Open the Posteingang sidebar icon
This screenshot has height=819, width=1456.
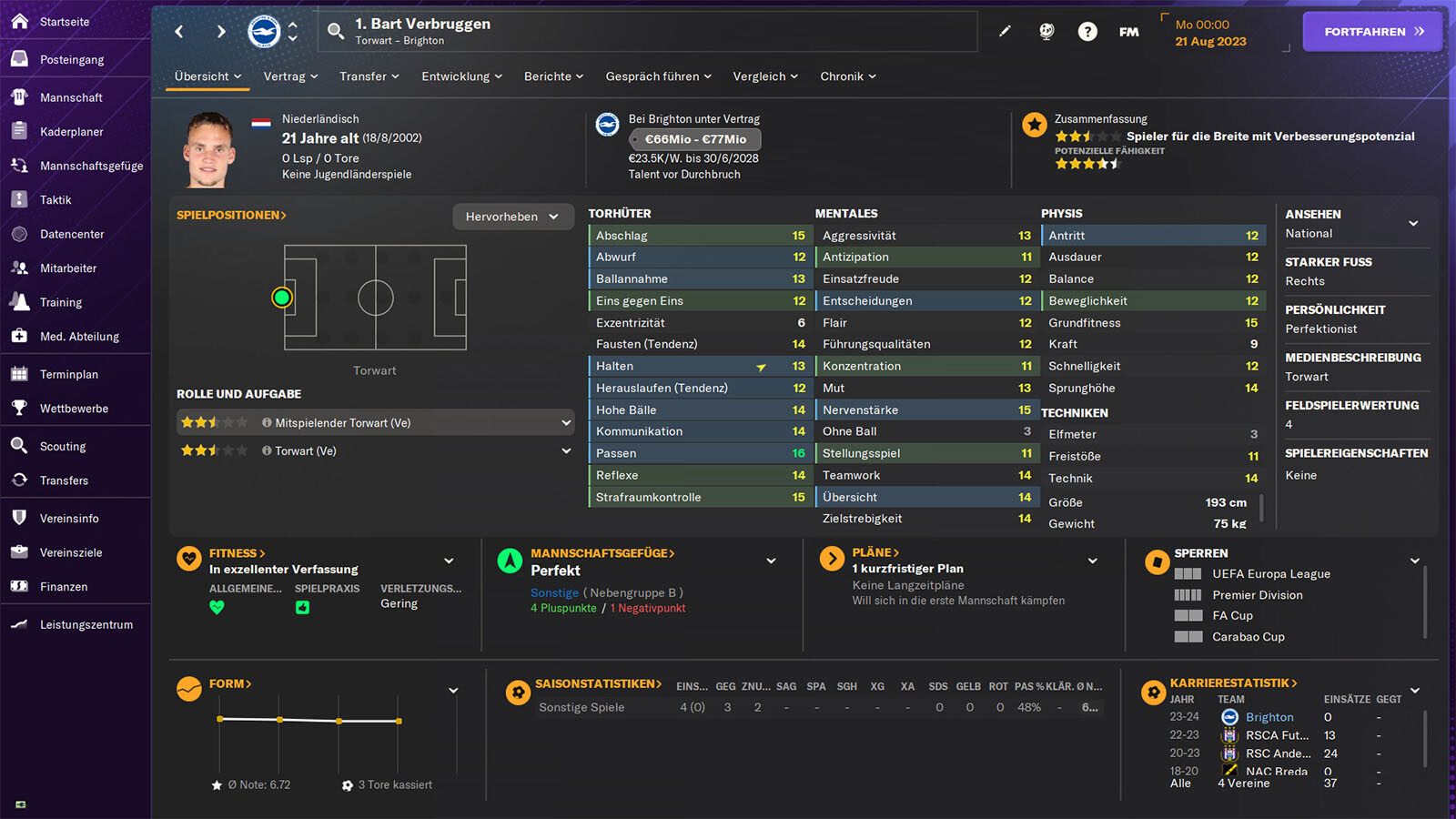(x=18, y=58)
